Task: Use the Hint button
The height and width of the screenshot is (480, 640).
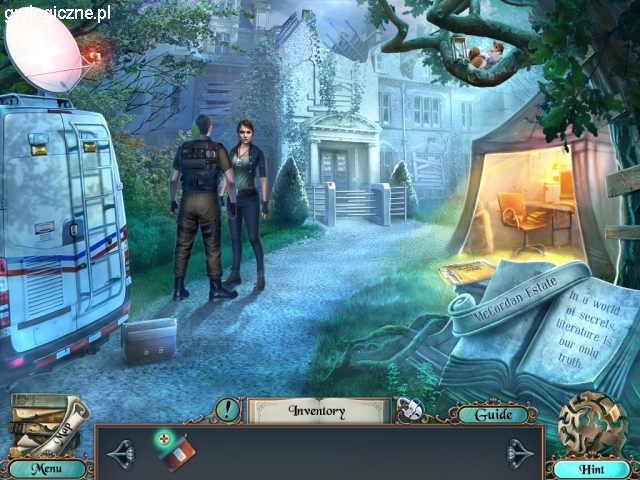Action: [x=590, y=467]
